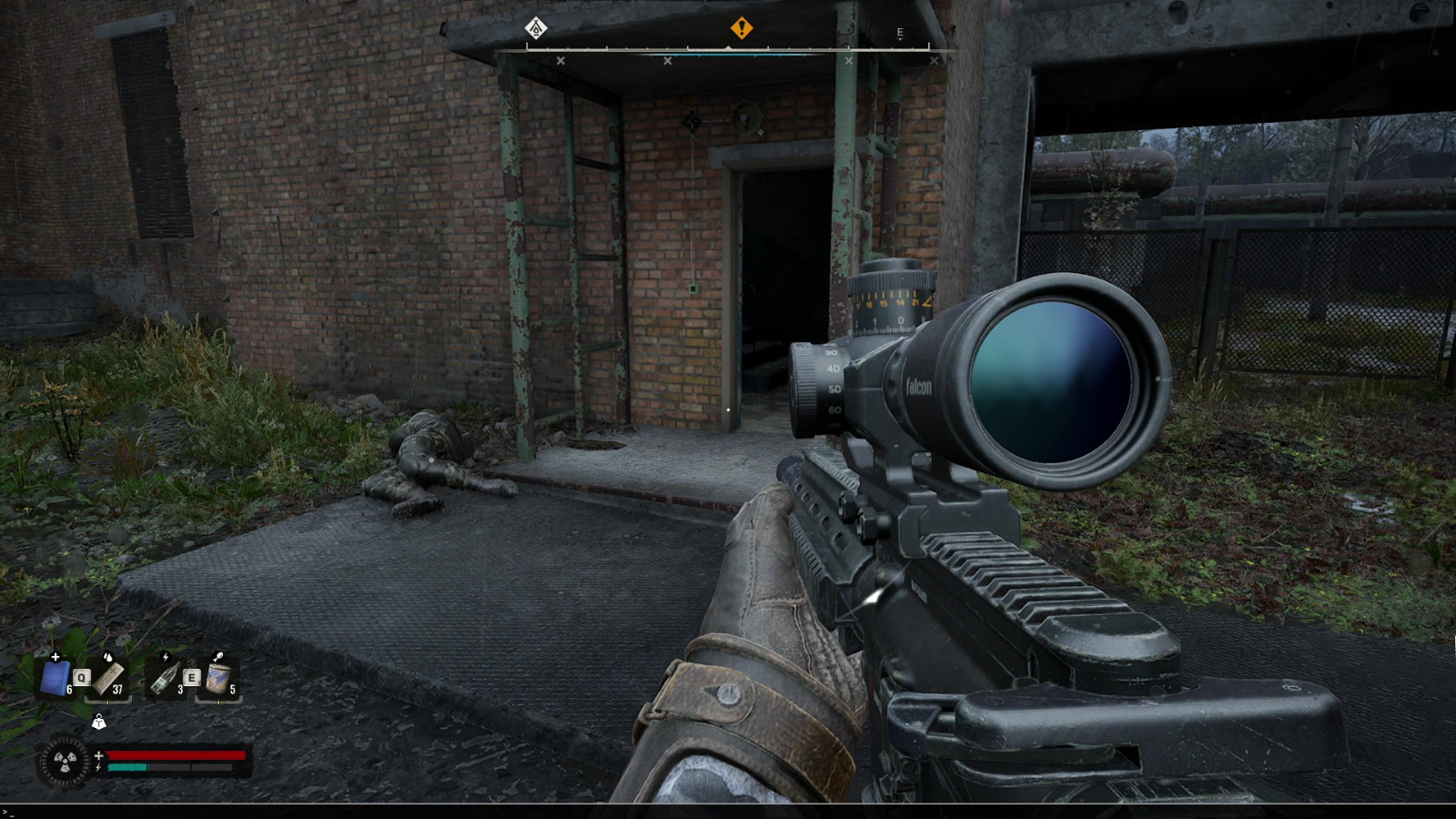Click the orange quest marker on compass
This screenshot has width=1456, height=819.
point(742,28)
